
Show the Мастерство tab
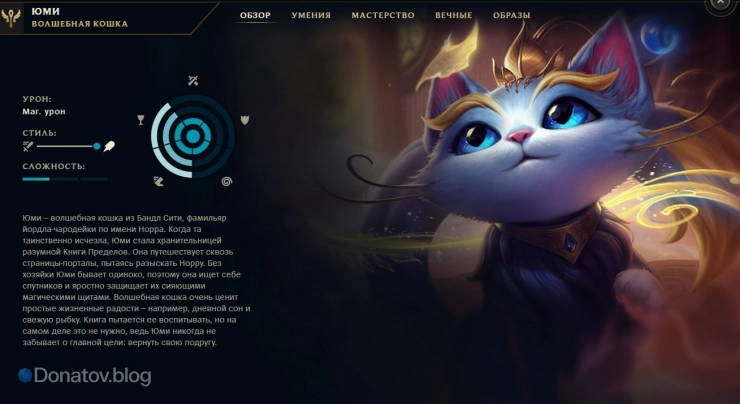pyautogui.click(x=383, y=16)
